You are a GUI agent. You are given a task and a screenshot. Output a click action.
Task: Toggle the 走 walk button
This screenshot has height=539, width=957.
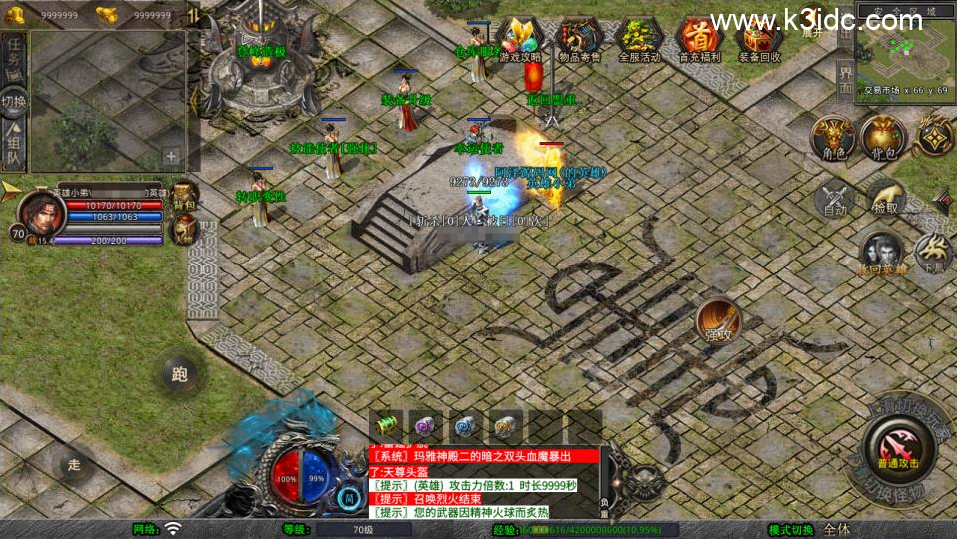(x=74, y=465)
